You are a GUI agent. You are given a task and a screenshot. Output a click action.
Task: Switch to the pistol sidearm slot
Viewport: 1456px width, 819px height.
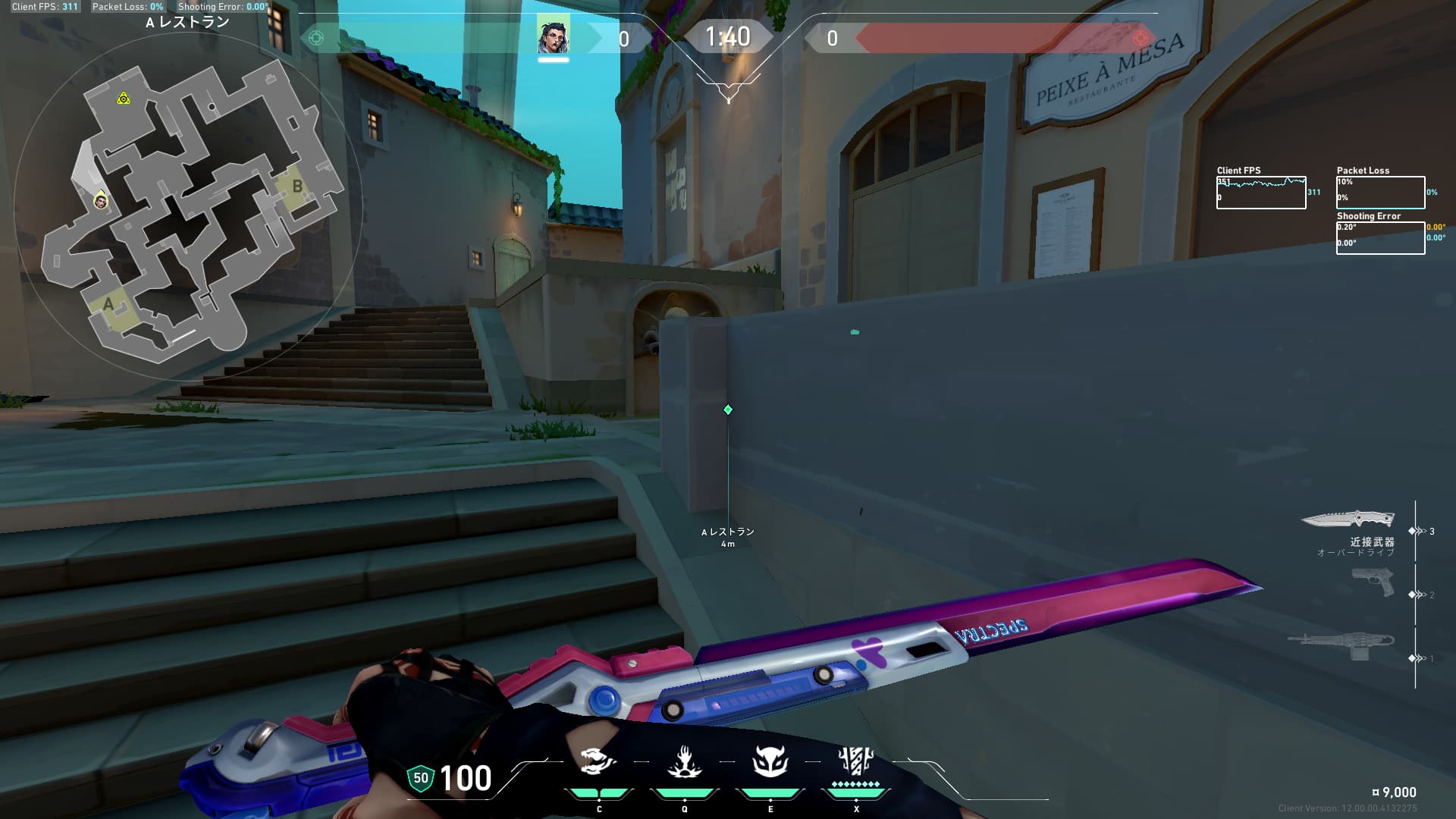(1373, 582)
